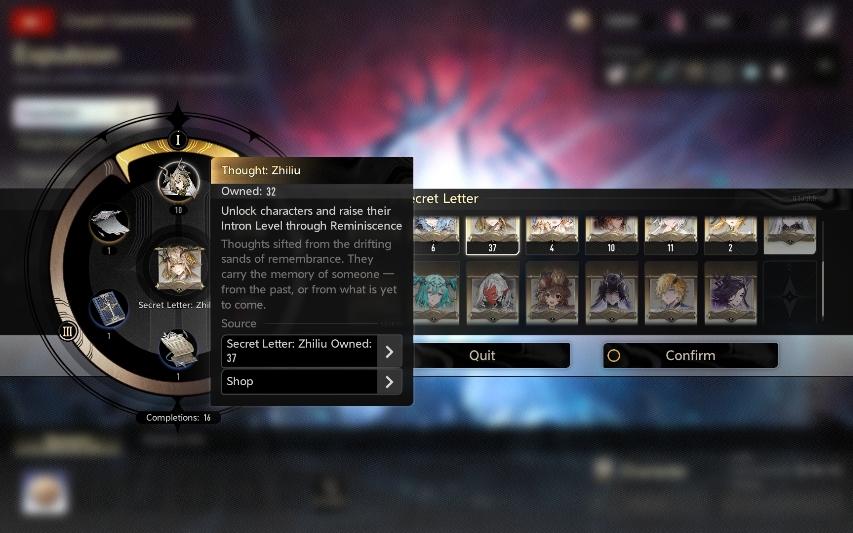Select the white feather reward icon
The height and width of the screenshot is (533, 853).
pyautogui.click(x=108, y=222)
